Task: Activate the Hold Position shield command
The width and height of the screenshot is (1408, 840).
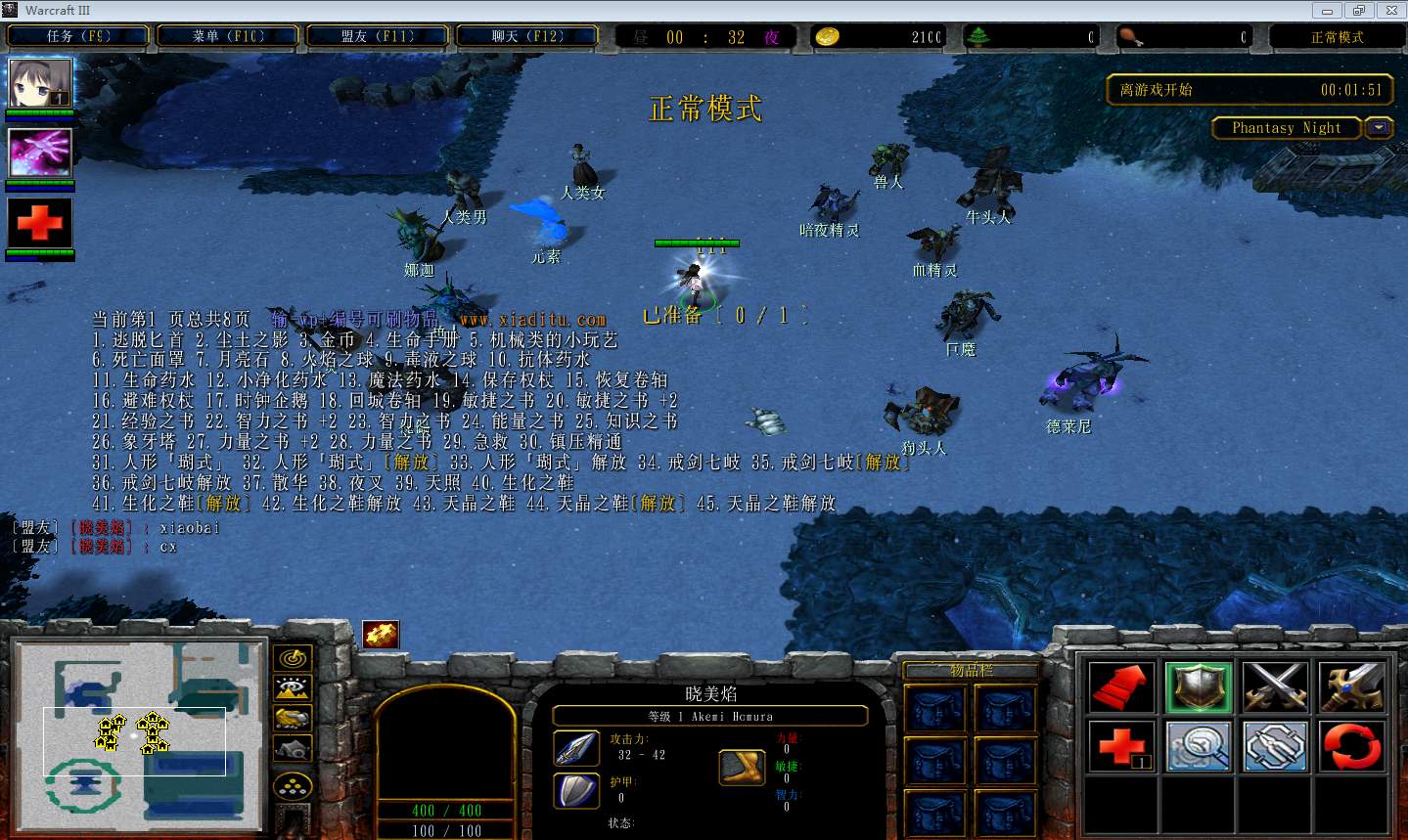Action: tap(1199, 686)
